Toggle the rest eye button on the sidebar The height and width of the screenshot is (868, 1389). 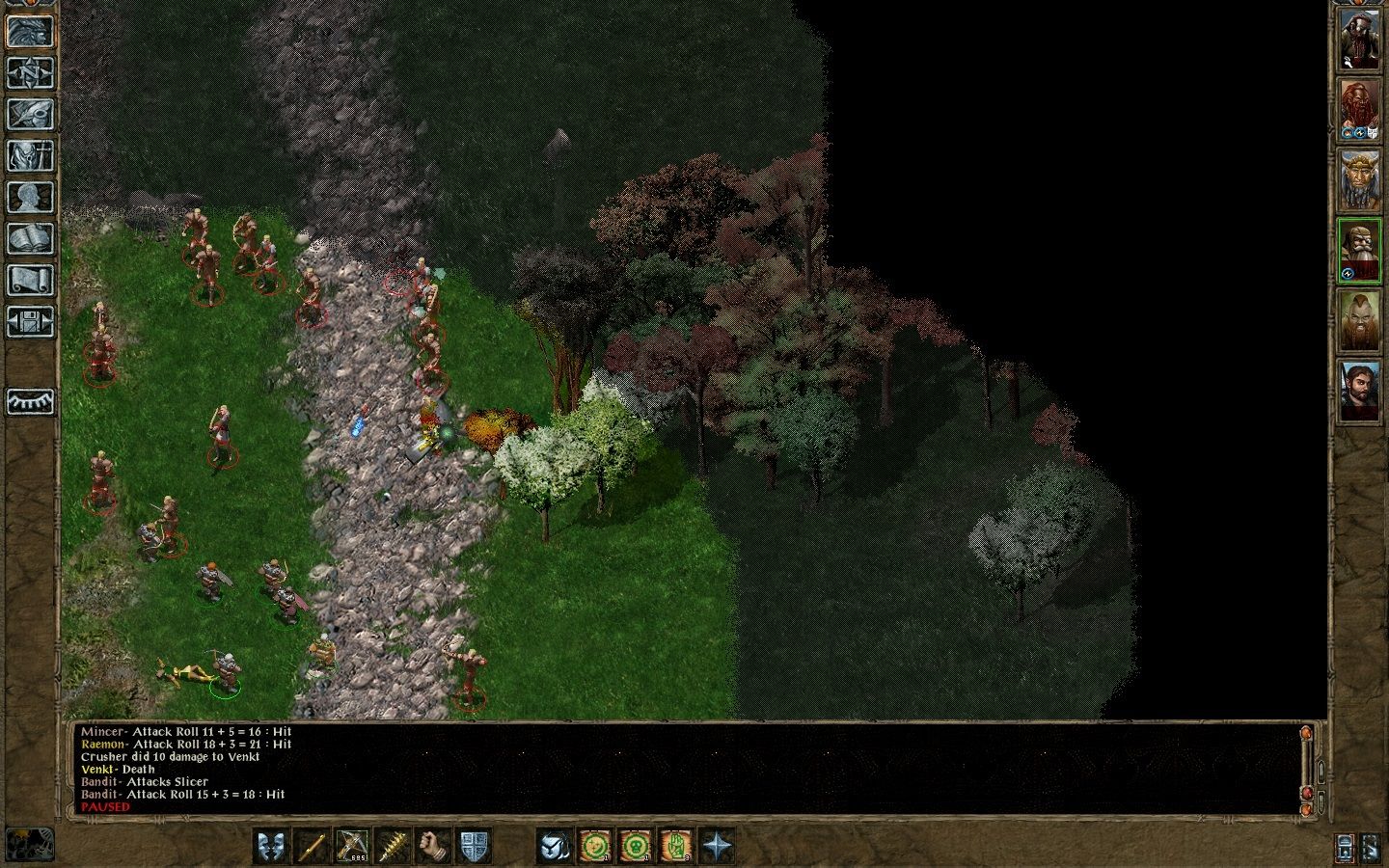point(30,401)
